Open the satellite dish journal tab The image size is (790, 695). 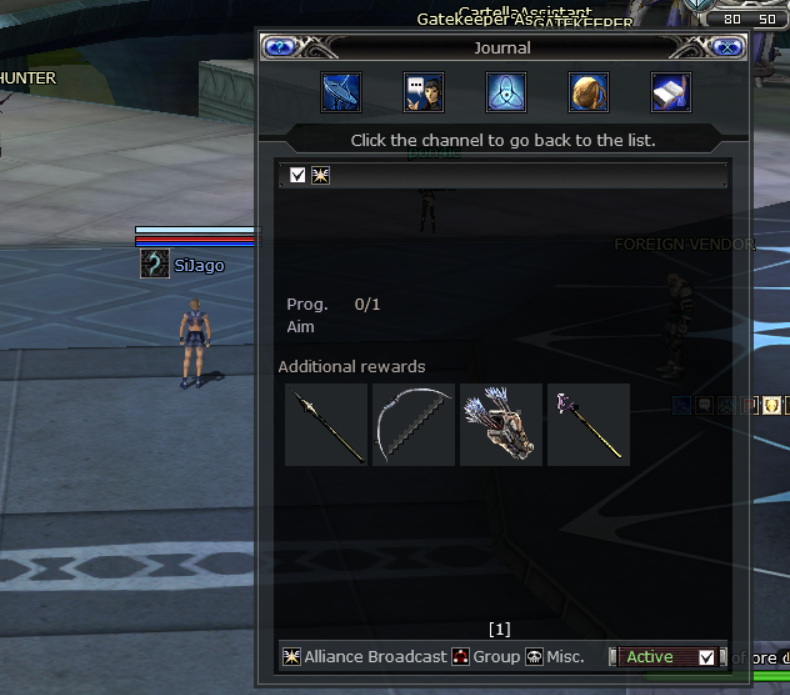[341, 93]
